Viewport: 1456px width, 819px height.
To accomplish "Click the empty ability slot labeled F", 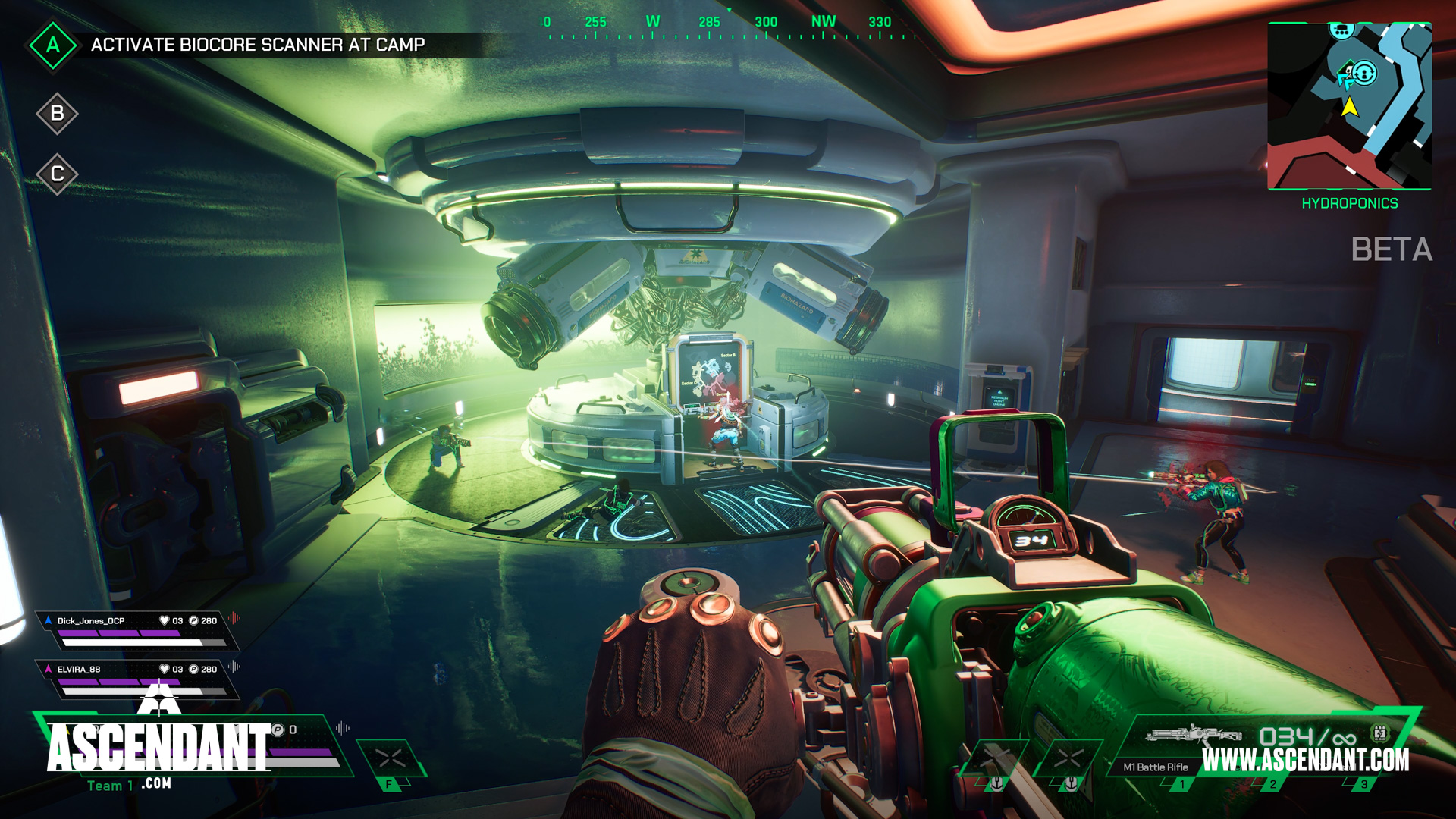I will (x=391, y=761).
